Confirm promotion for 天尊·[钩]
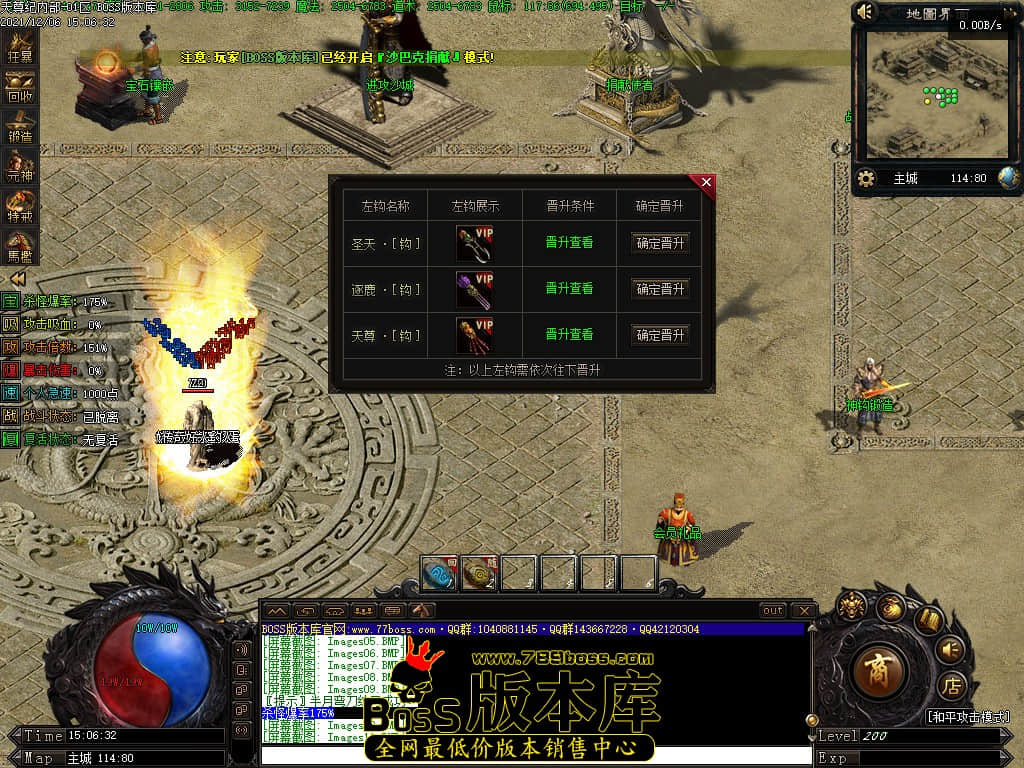1024x768 pixels. tap(660, 335)
